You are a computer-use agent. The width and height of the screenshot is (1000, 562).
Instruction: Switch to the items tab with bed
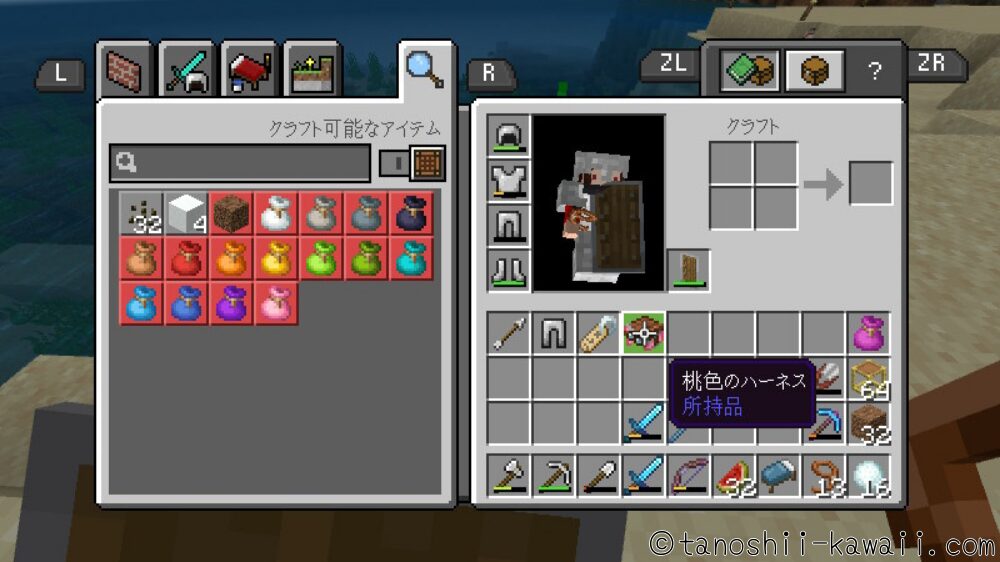point(249,71)
